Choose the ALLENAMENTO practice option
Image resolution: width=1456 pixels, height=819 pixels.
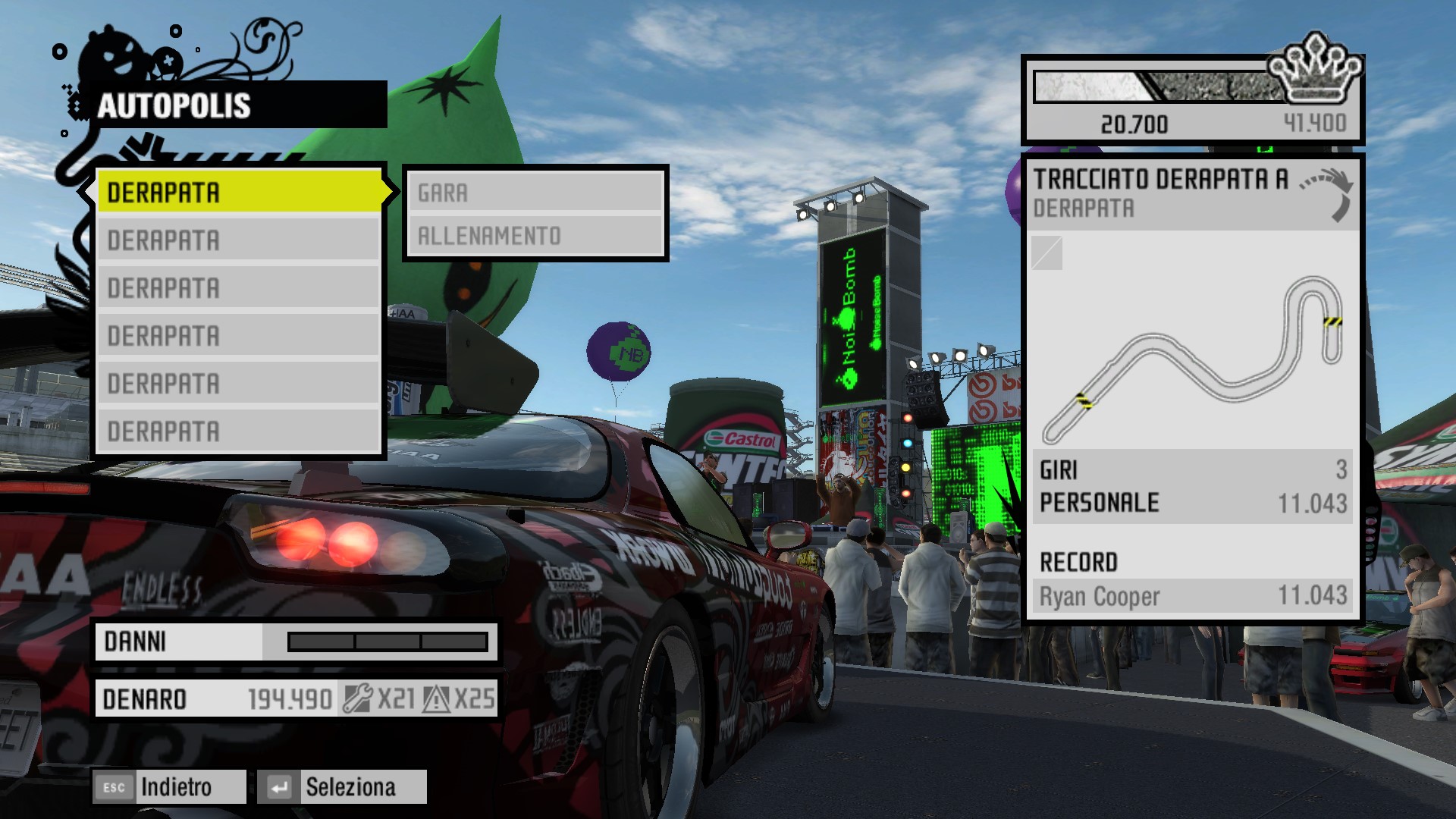535,236
